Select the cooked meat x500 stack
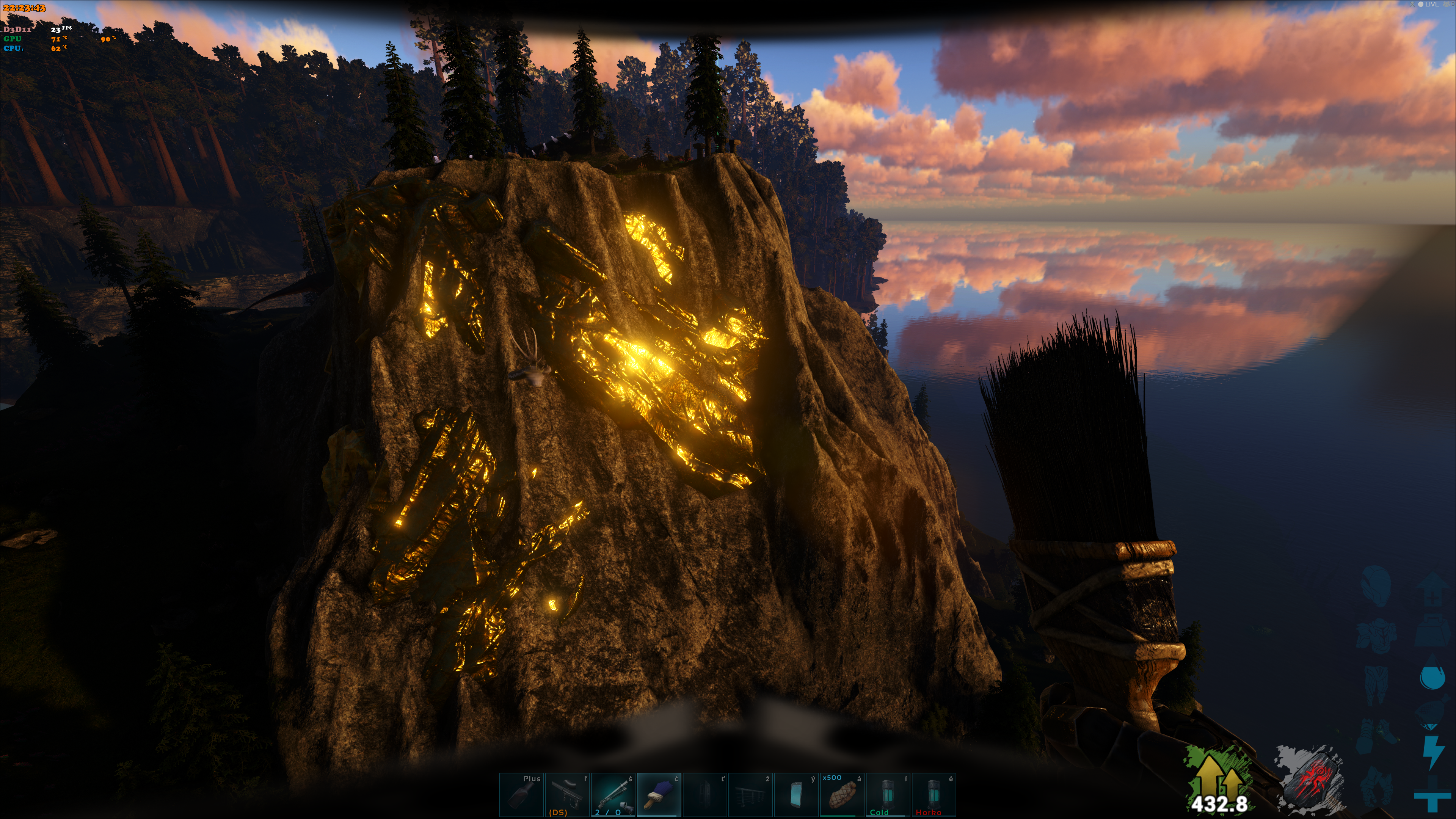 842,794
